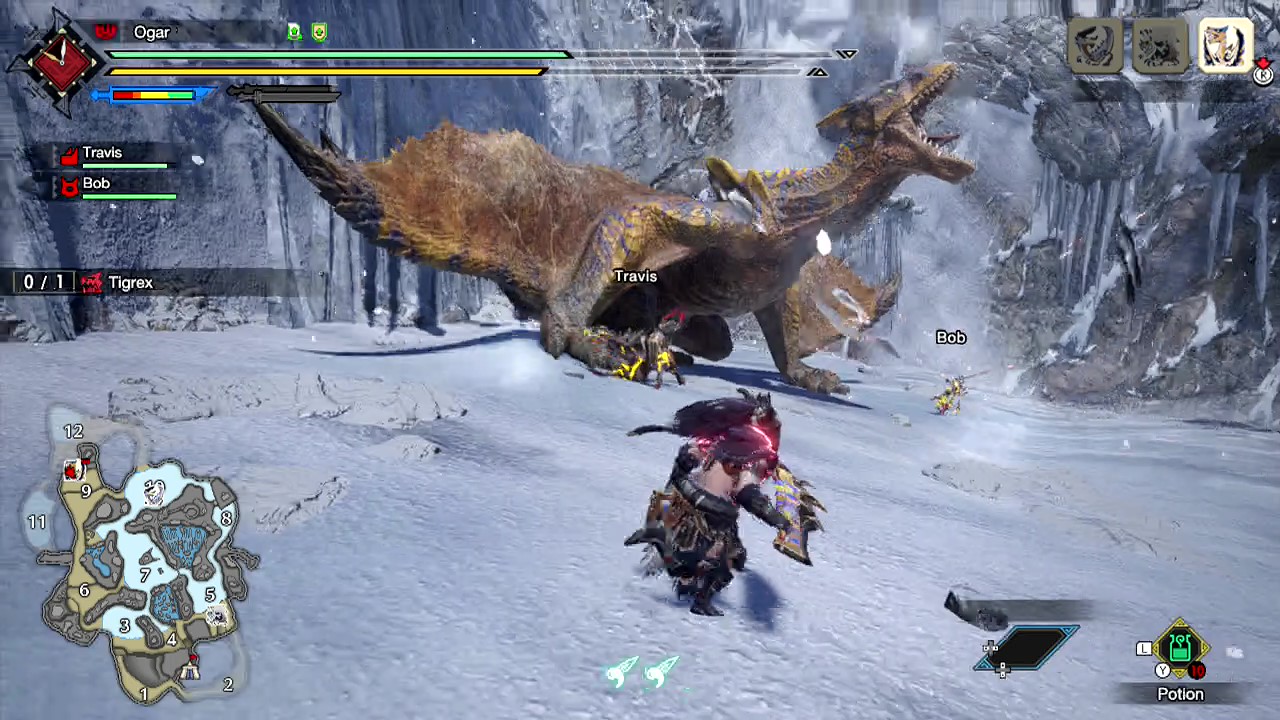Click the Potion item icon

point(1180,648)
